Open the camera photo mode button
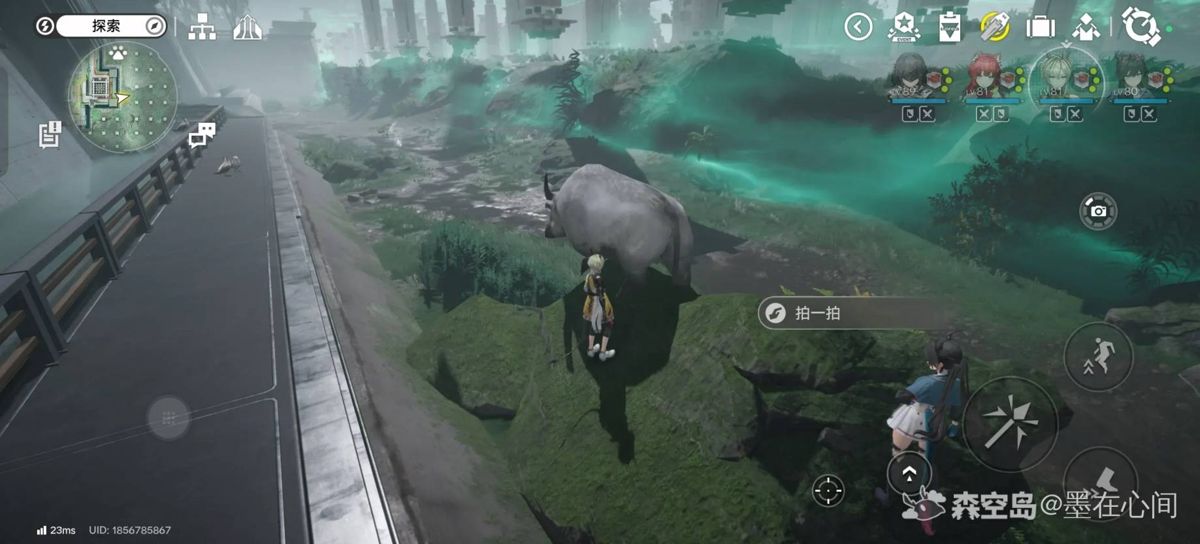1200x544 pixels. click(x=1098, y=210)
